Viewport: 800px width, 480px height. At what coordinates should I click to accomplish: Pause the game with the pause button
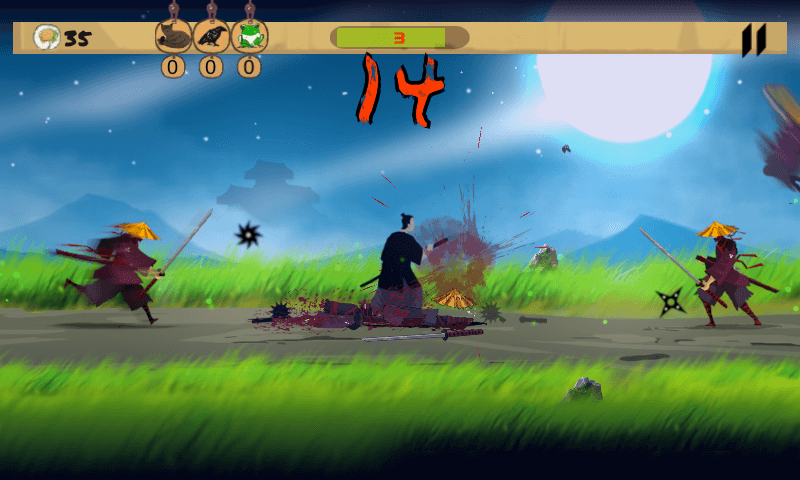pos(753,40)
